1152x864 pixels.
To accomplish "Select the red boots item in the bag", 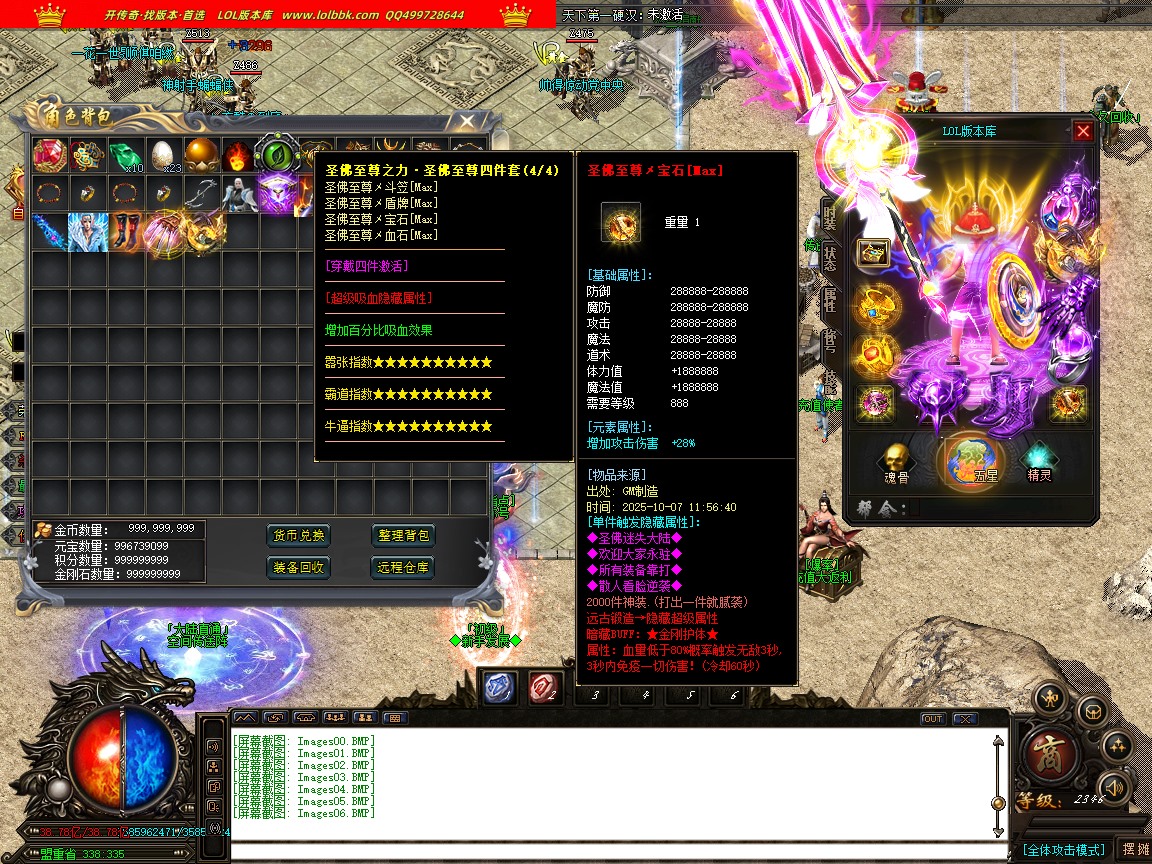I will pyautogui.click(x=125, y=230).
